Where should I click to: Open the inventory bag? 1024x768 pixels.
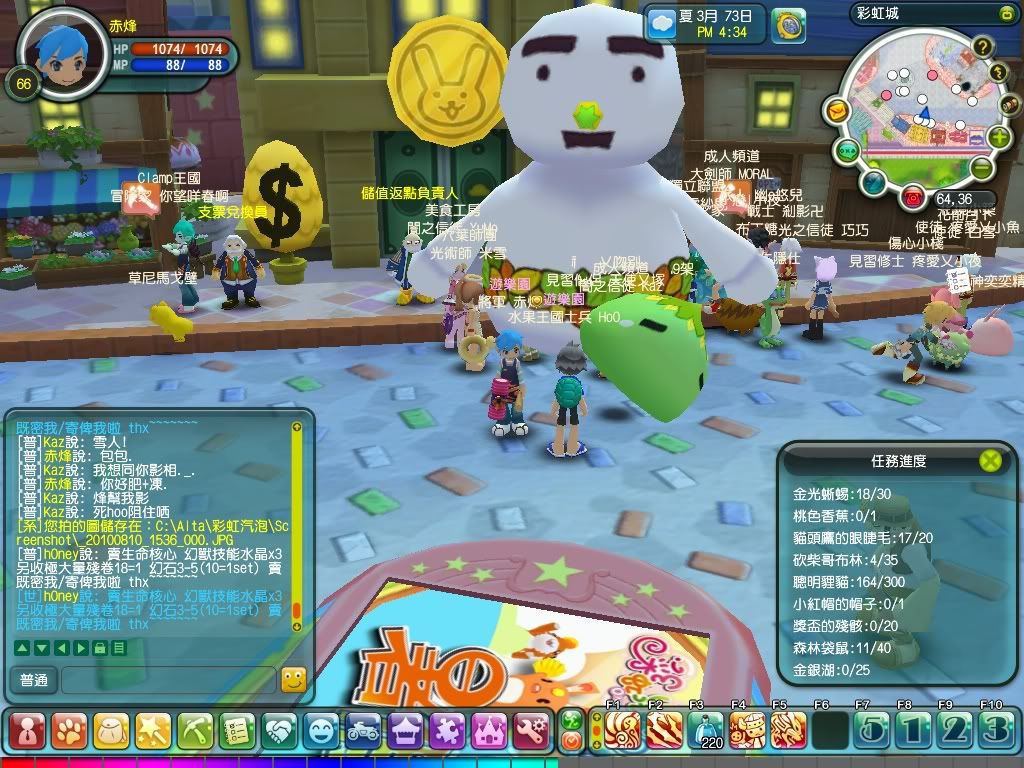pos(110,730)
